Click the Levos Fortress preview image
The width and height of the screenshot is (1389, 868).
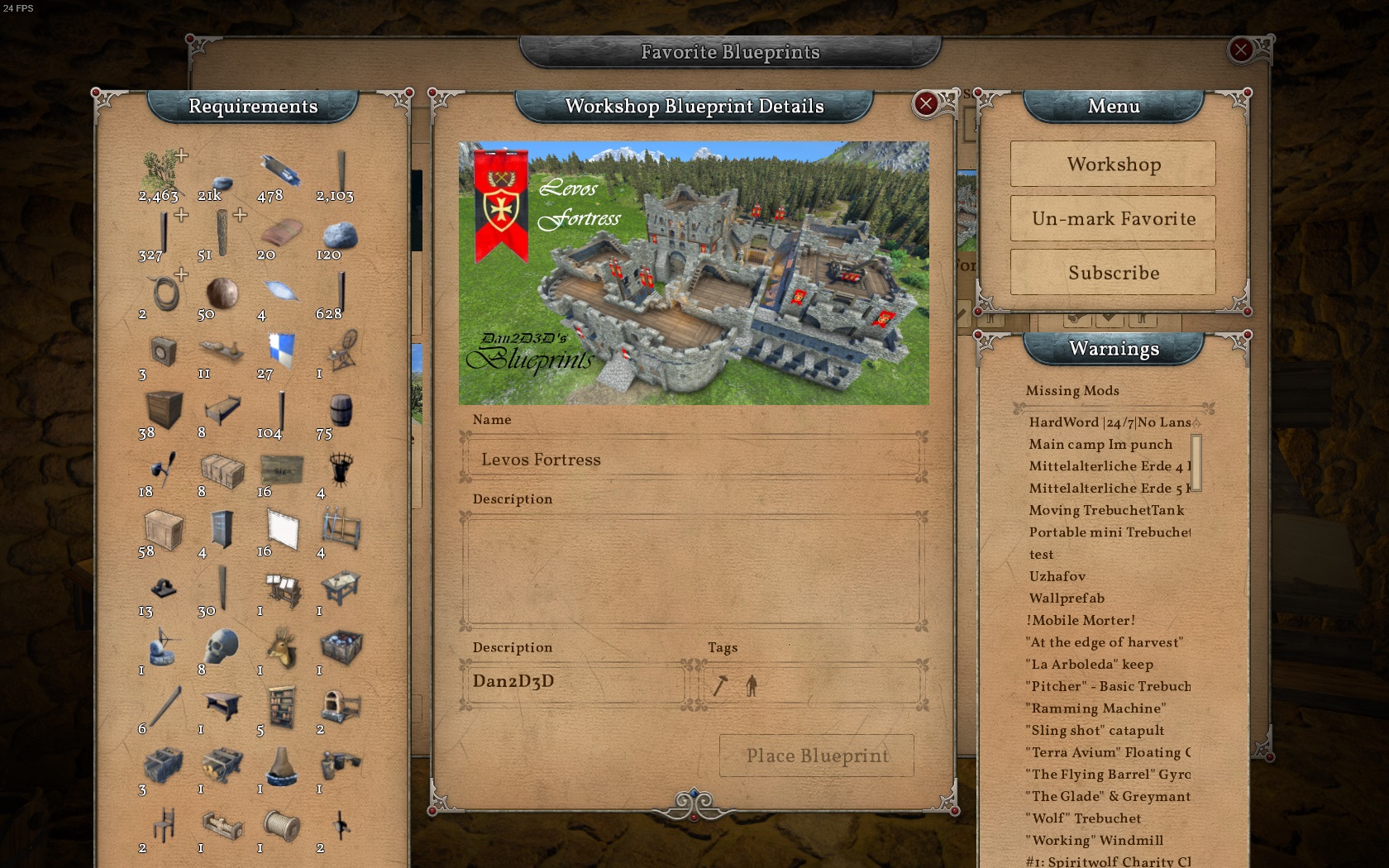click(x=693, y=273)
